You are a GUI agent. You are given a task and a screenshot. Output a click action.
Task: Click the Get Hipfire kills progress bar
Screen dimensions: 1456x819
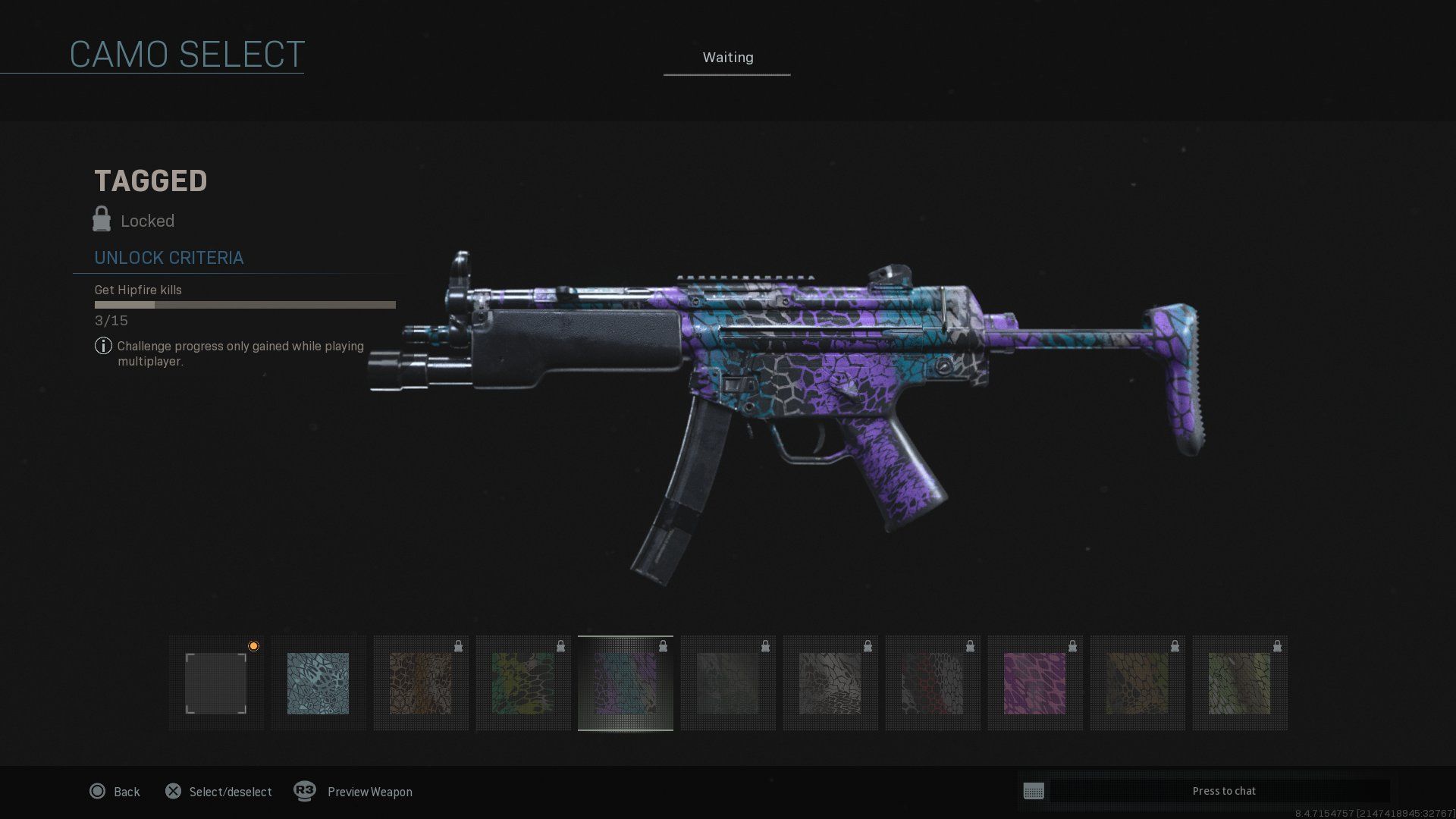[244, 304]
